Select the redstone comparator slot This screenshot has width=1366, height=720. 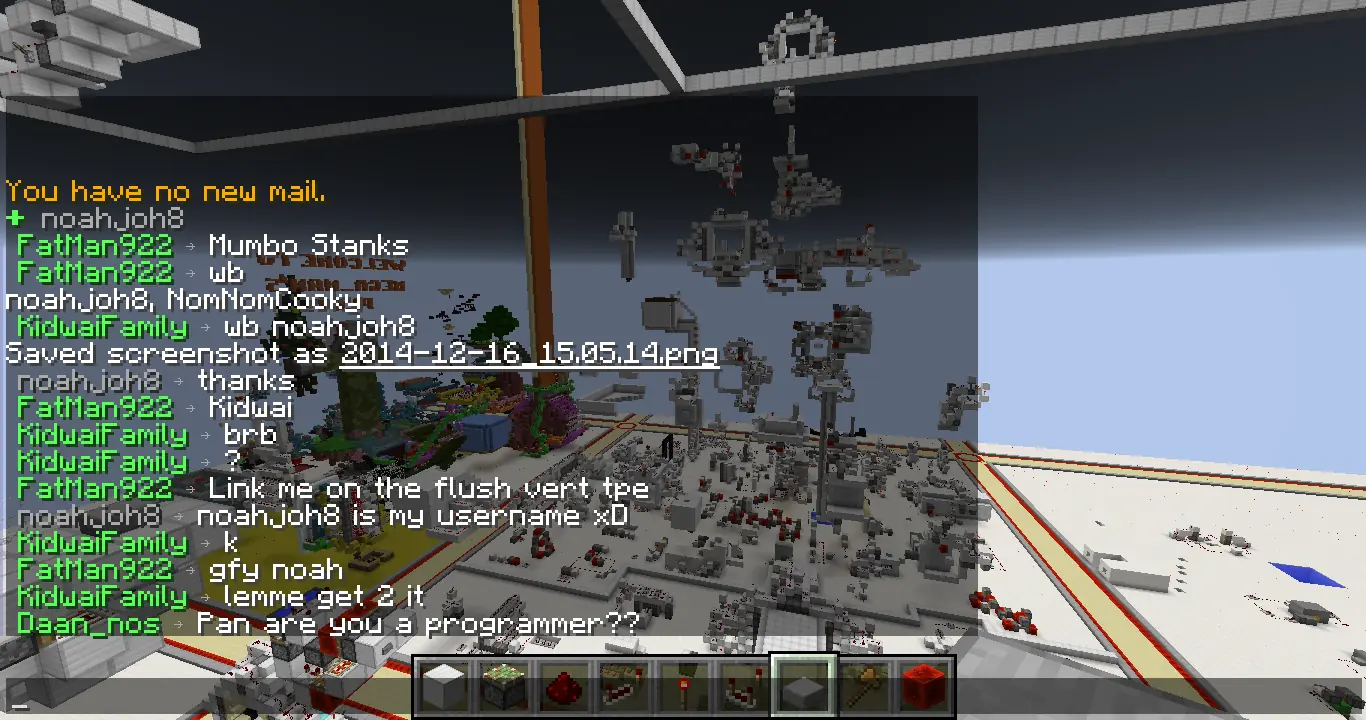[x=744, y=687]
